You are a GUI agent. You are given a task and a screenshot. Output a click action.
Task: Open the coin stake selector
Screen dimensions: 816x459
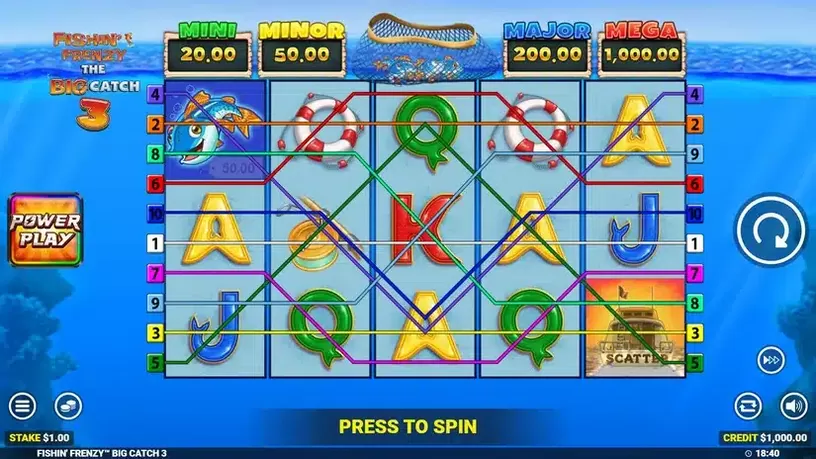67,405
